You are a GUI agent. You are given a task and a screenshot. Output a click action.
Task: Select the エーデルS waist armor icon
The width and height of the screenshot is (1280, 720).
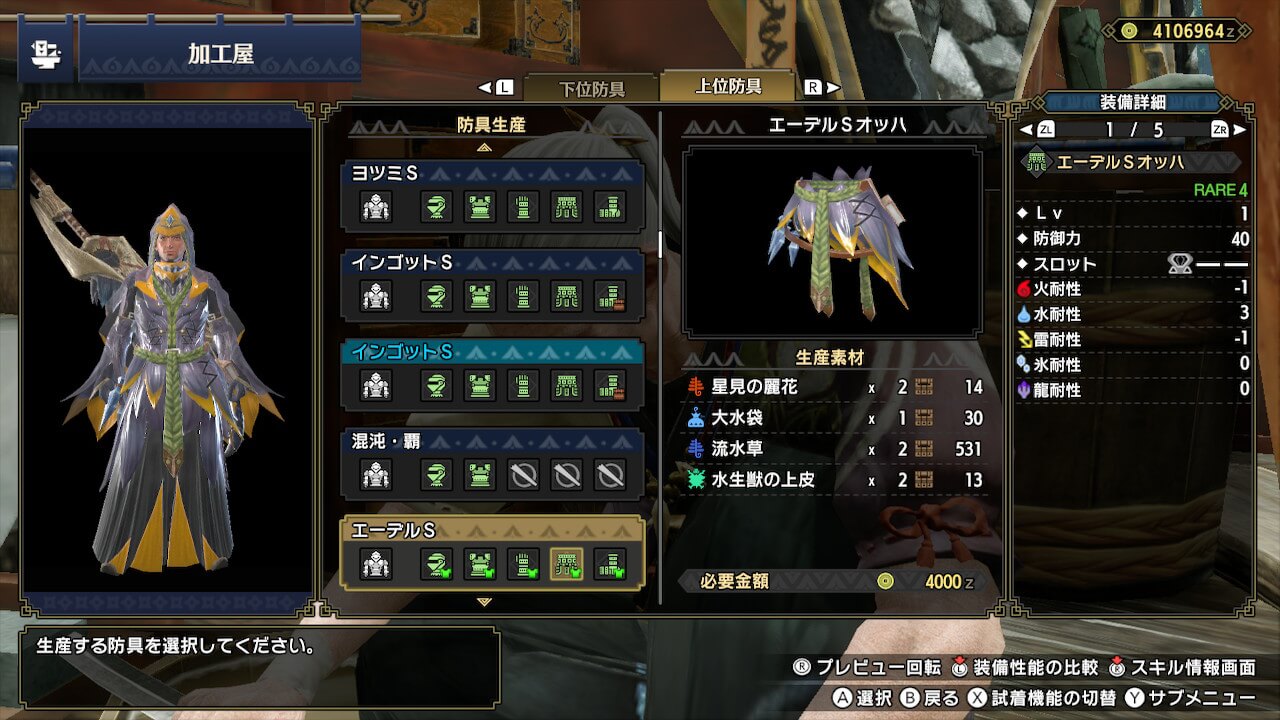567,564
